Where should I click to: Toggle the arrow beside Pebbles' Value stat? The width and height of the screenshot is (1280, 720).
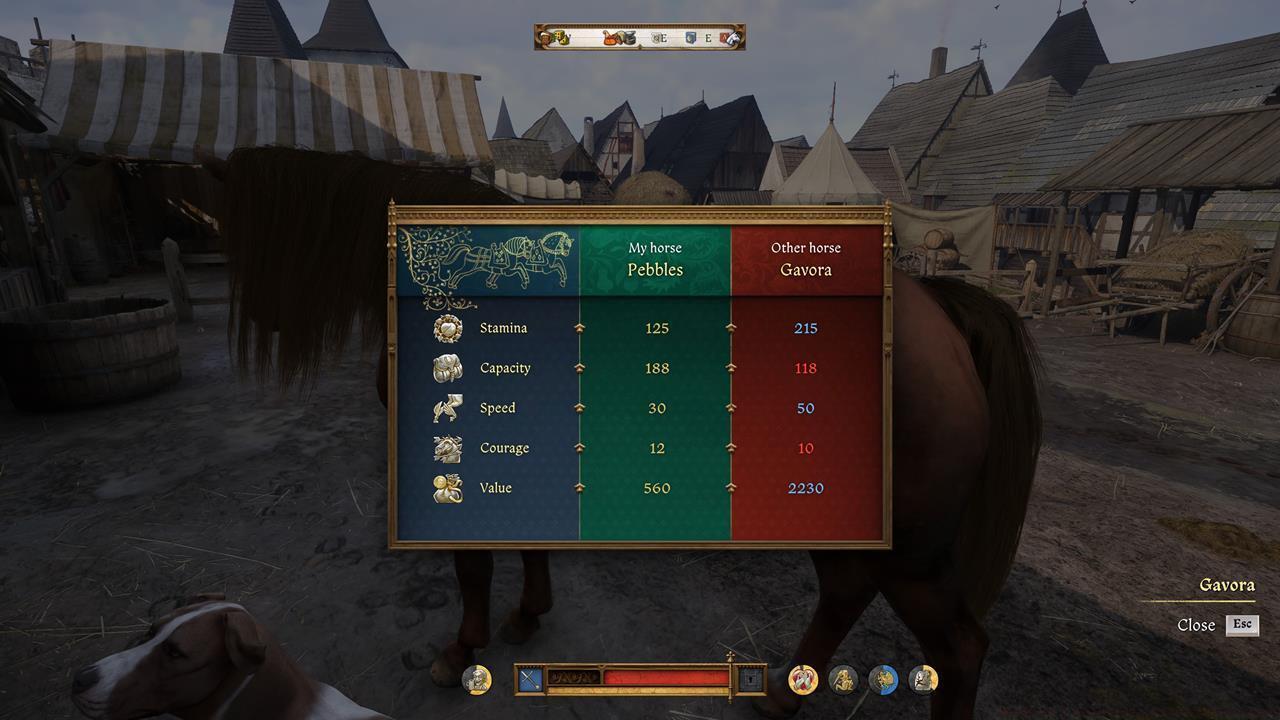[x=581, y=488]
